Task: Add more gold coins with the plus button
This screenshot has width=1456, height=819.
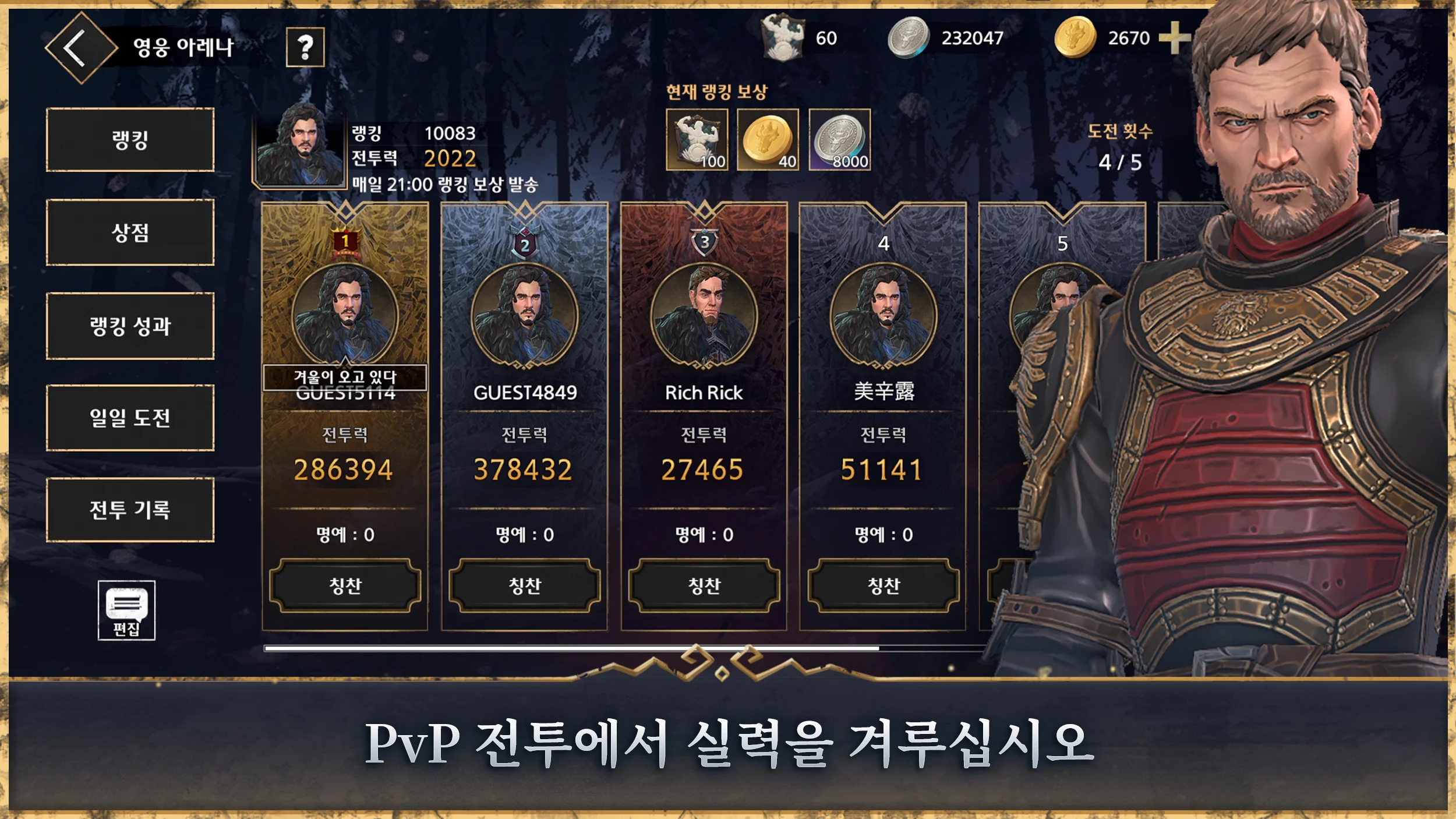Action: click(x=1174, y=38)
